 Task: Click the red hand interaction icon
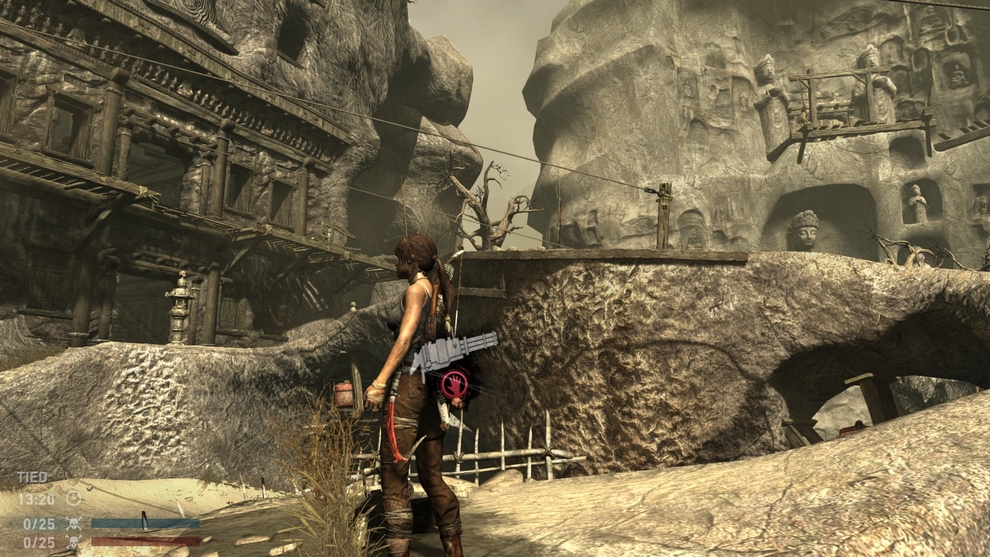(x=454, y=384)
